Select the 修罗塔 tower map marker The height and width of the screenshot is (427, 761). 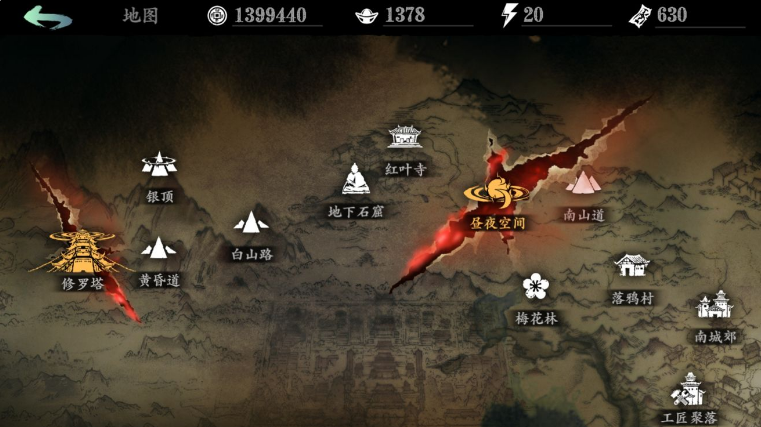[x=83, y=254]
